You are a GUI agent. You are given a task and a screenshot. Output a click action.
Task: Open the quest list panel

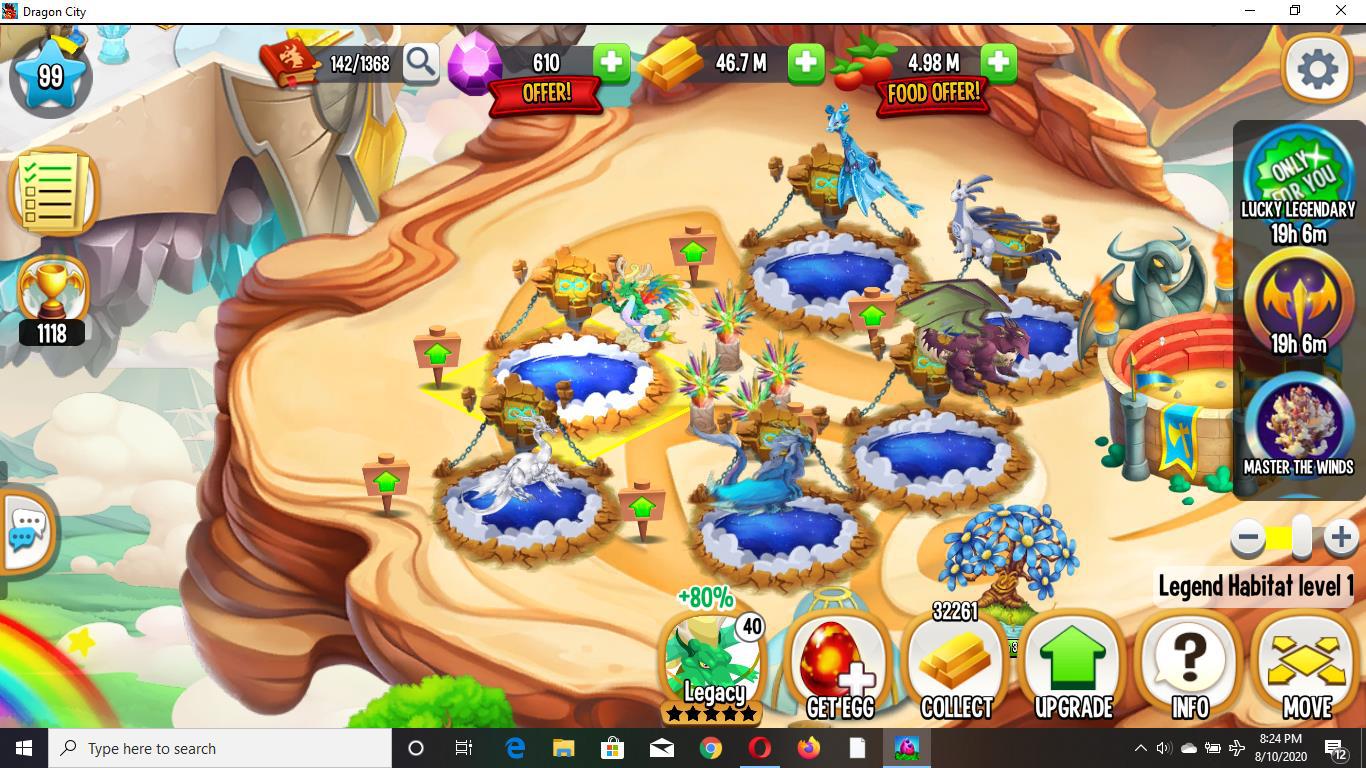click(x=52, y=190)
